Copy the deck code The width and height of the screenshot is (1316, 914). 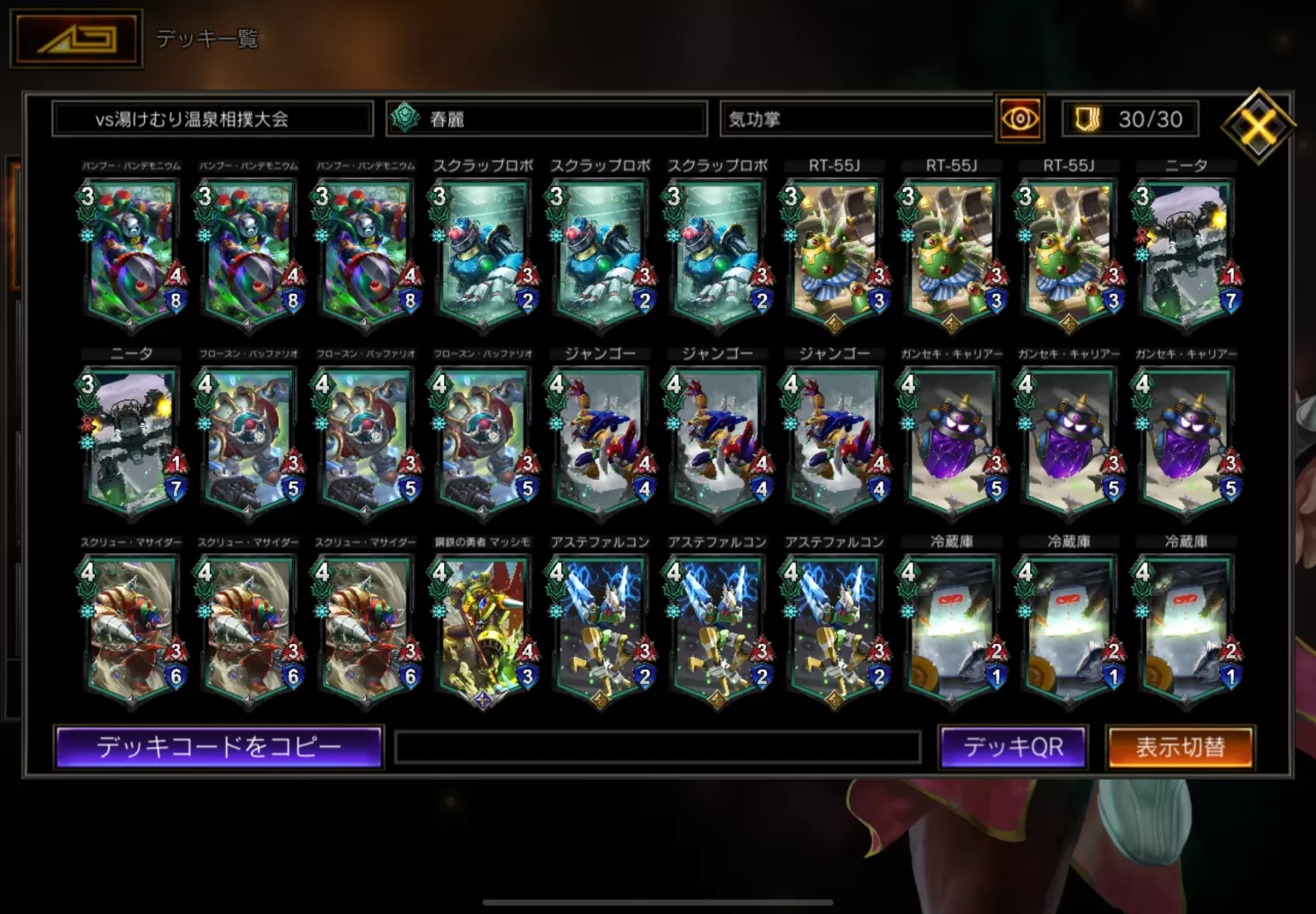[x=218, y=747]
